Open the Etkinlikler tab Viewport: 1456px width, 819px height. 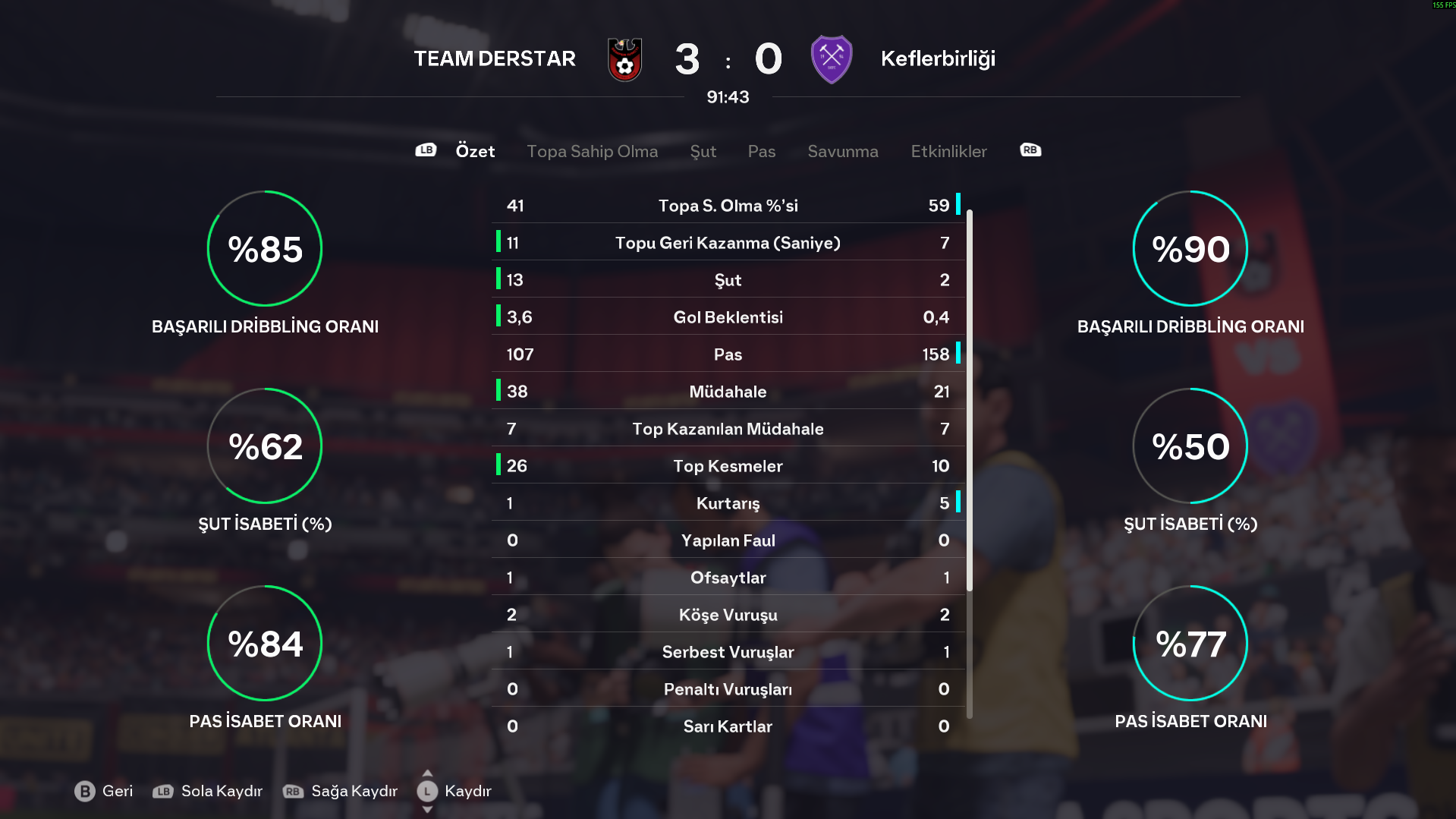[948, 151]
